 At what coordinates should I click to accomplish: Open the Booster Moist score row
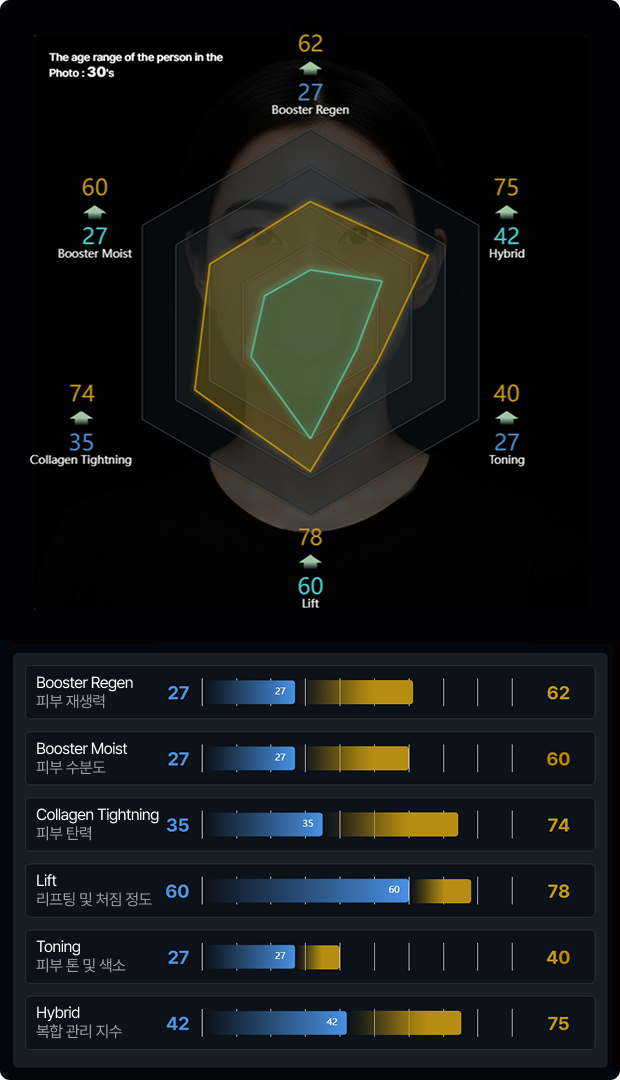pos(310,758)
